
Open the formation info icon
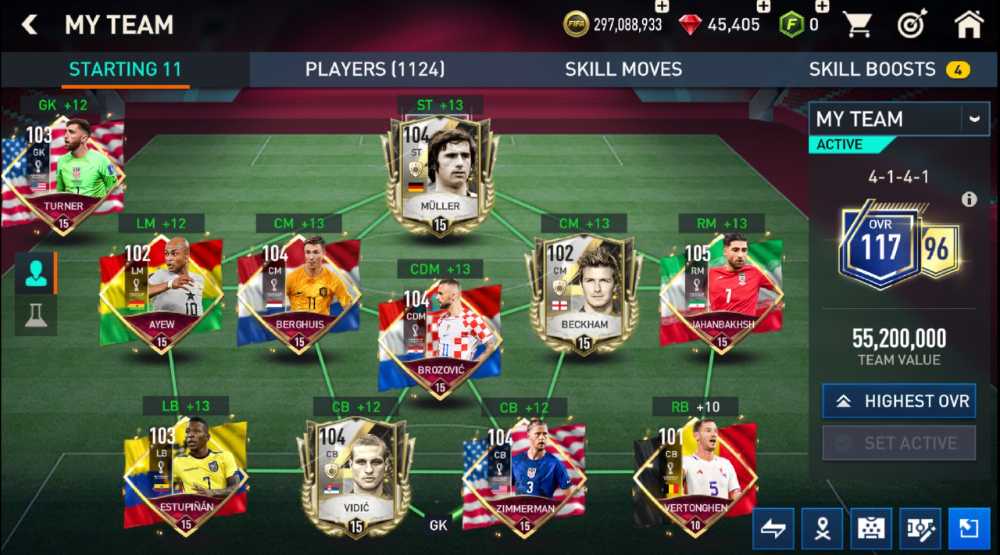(x=969, y=199)
